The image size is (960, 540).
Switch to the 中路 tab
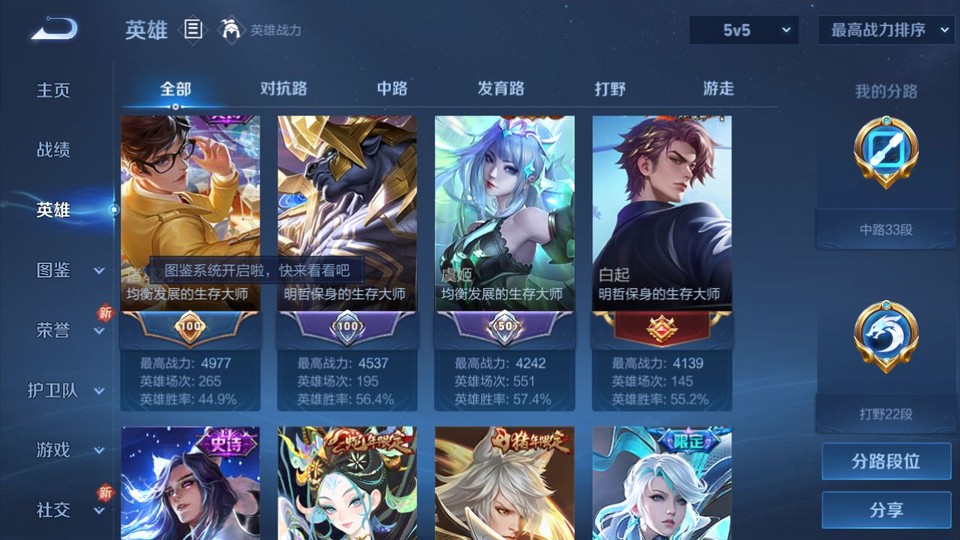(x=392, y=89)
